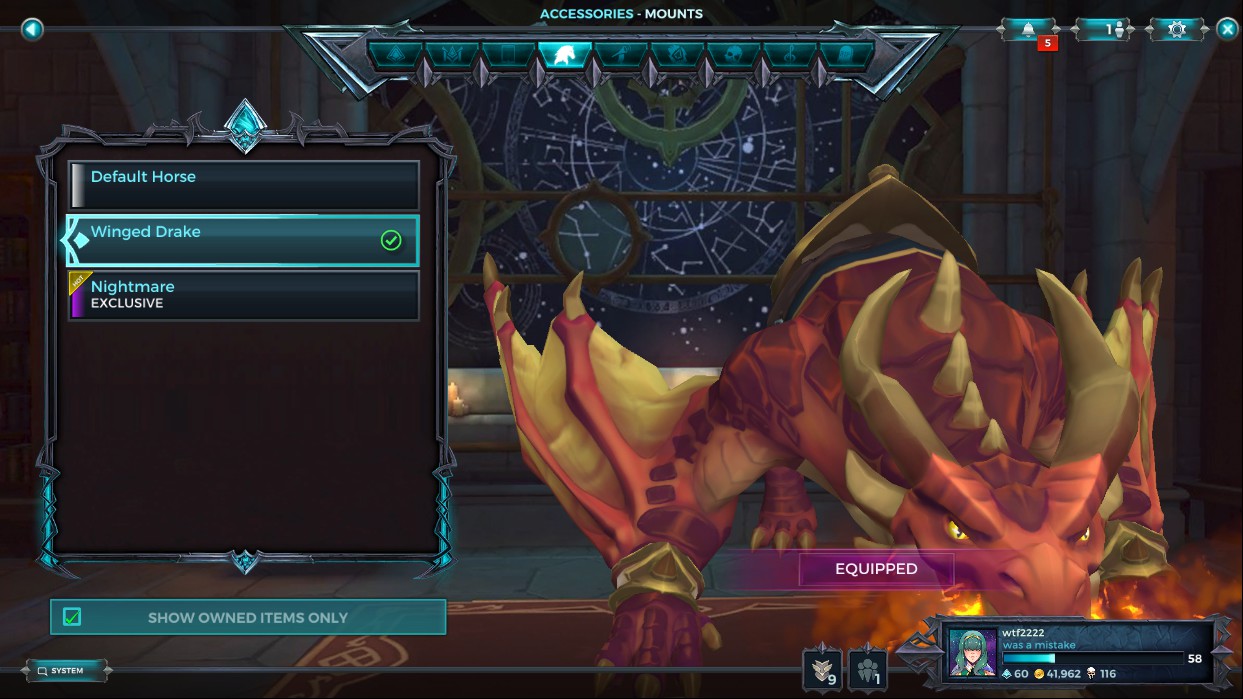Open the treble clef music tab
The width and height of the screenshot is (1243, 699).
(789, 54)
